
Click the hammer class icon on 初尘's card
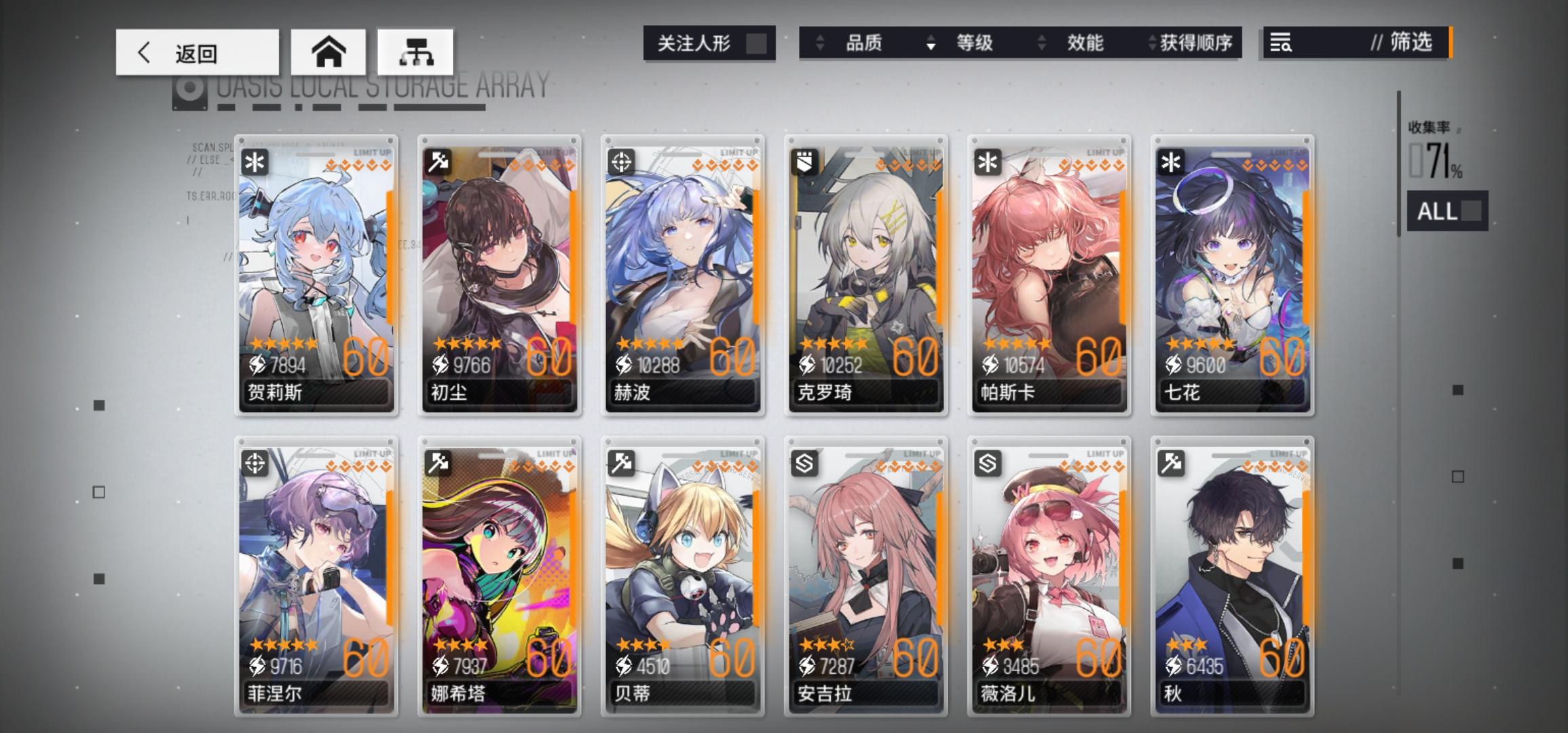click(438, 160)
